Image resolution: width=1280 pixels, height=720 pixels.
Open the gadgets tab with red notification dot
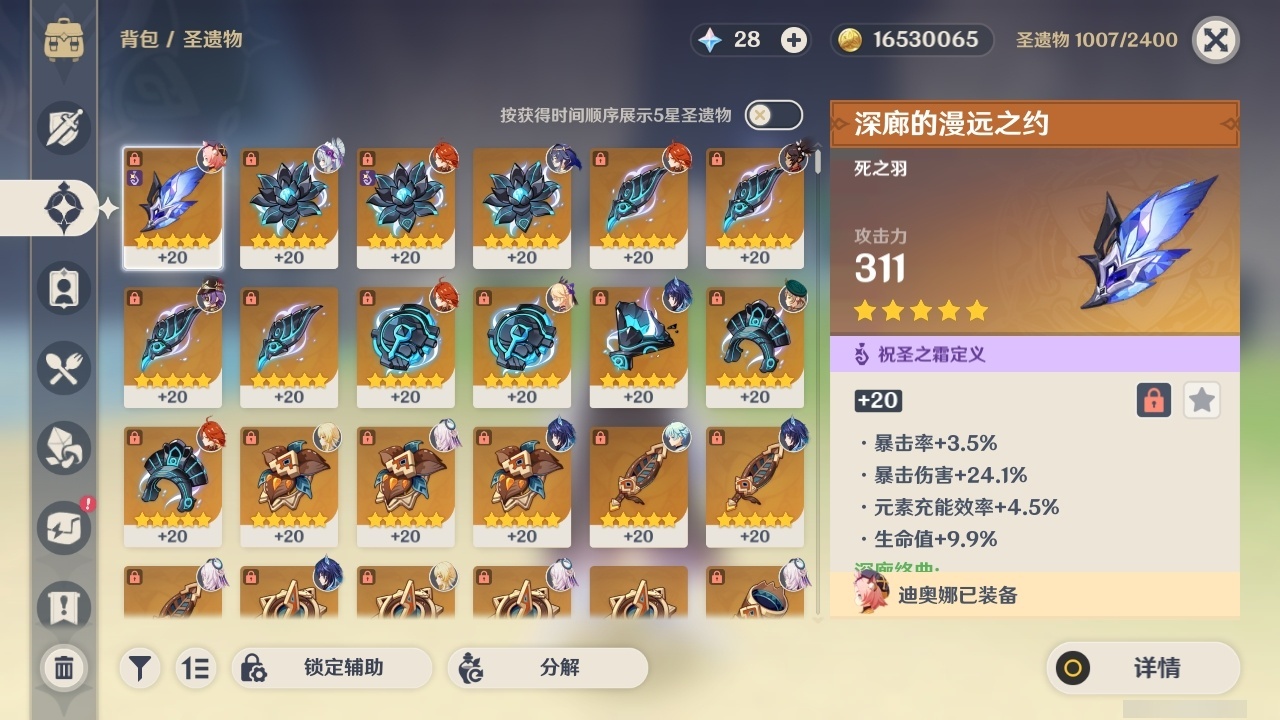pos(63,528)
